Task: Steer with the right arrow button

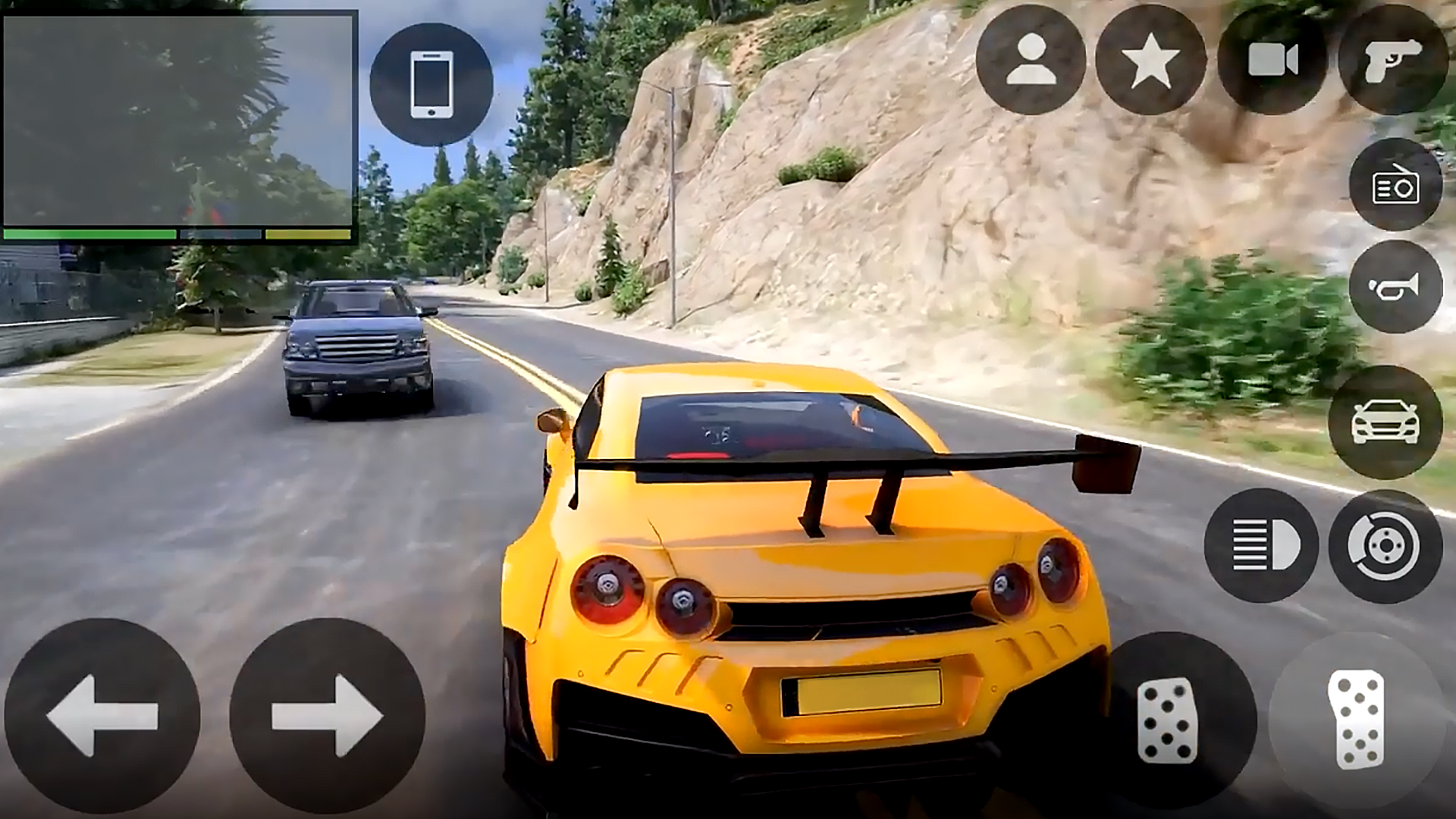Action: pos(327,716)
